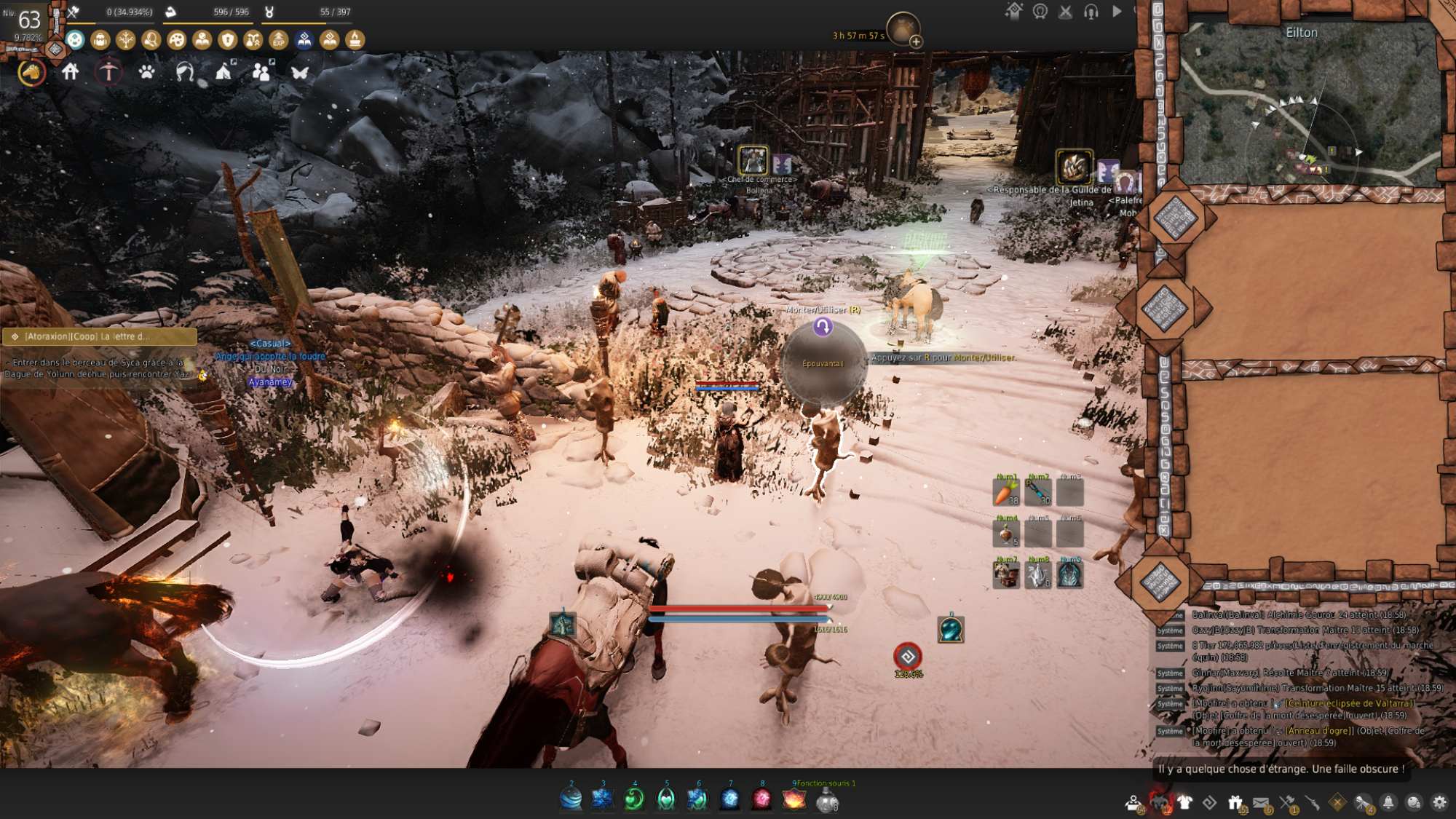Open the red glowing Black Spirit helmet icon

point(1159,802)
